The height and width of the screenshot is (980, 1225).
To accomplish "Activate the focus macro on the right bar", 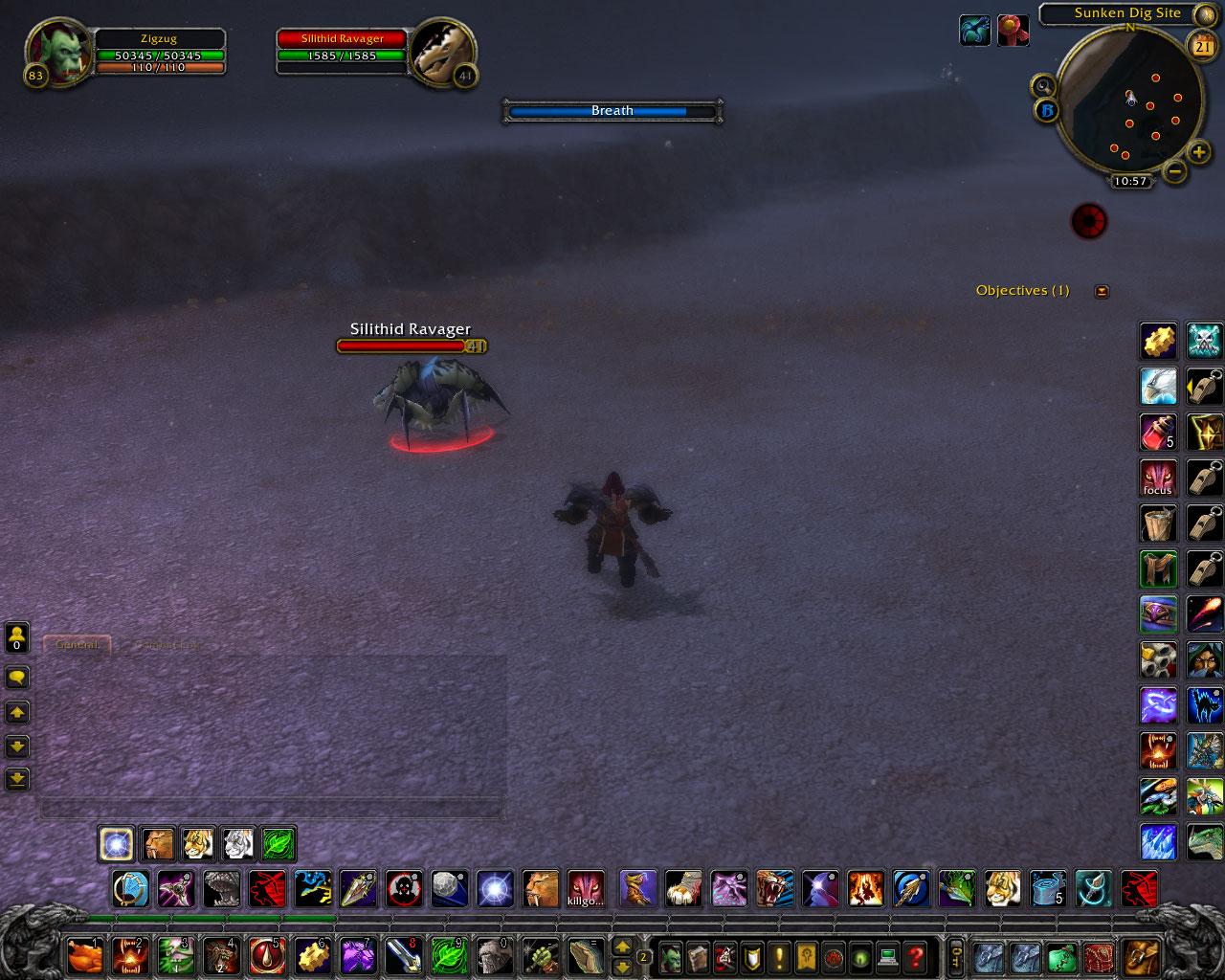I will coord(1158,479).
